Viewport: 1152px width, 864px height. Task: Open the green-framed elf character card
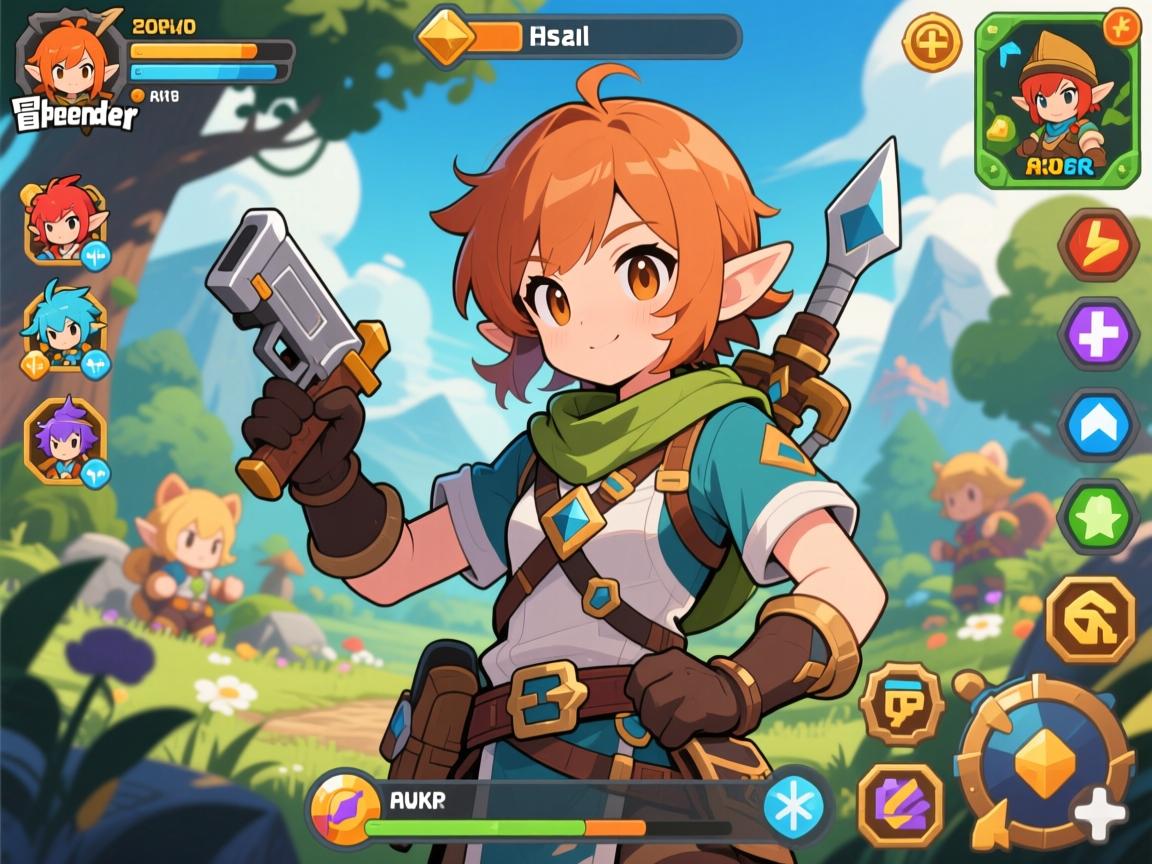pyautogui.click(x=1057, y=101)
